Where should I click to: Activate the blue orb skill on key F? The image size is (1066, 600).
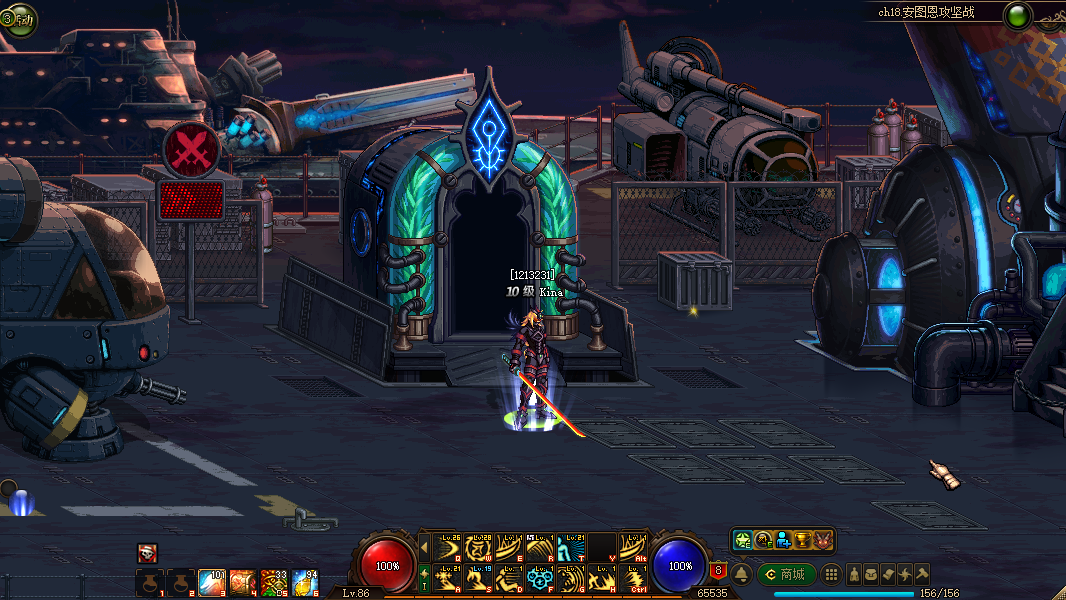(x=540, y=579)
